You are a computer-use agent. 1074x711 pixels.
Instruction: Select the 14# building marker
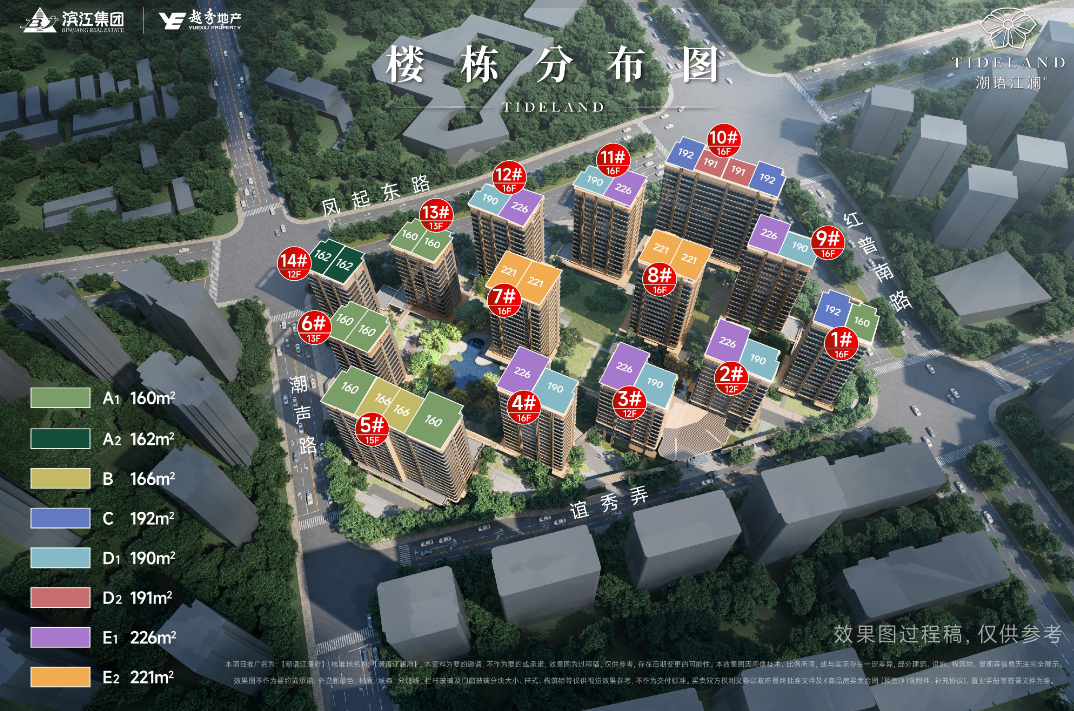click(x=294, y=263)
